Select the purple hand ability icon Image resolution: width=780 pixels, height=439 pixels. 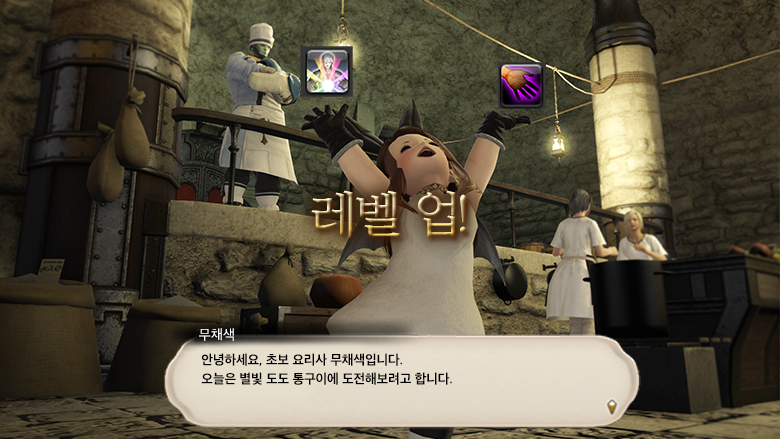[x=521, y=85]
